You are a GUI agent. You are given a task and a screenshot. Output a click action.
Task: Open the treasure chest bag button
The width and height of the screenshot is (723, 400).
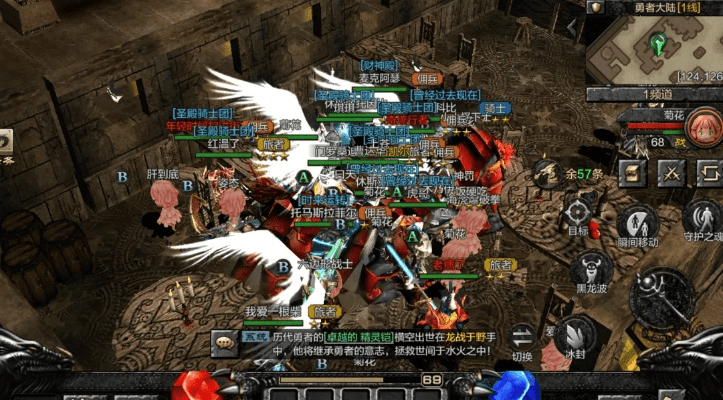(631, 172)
